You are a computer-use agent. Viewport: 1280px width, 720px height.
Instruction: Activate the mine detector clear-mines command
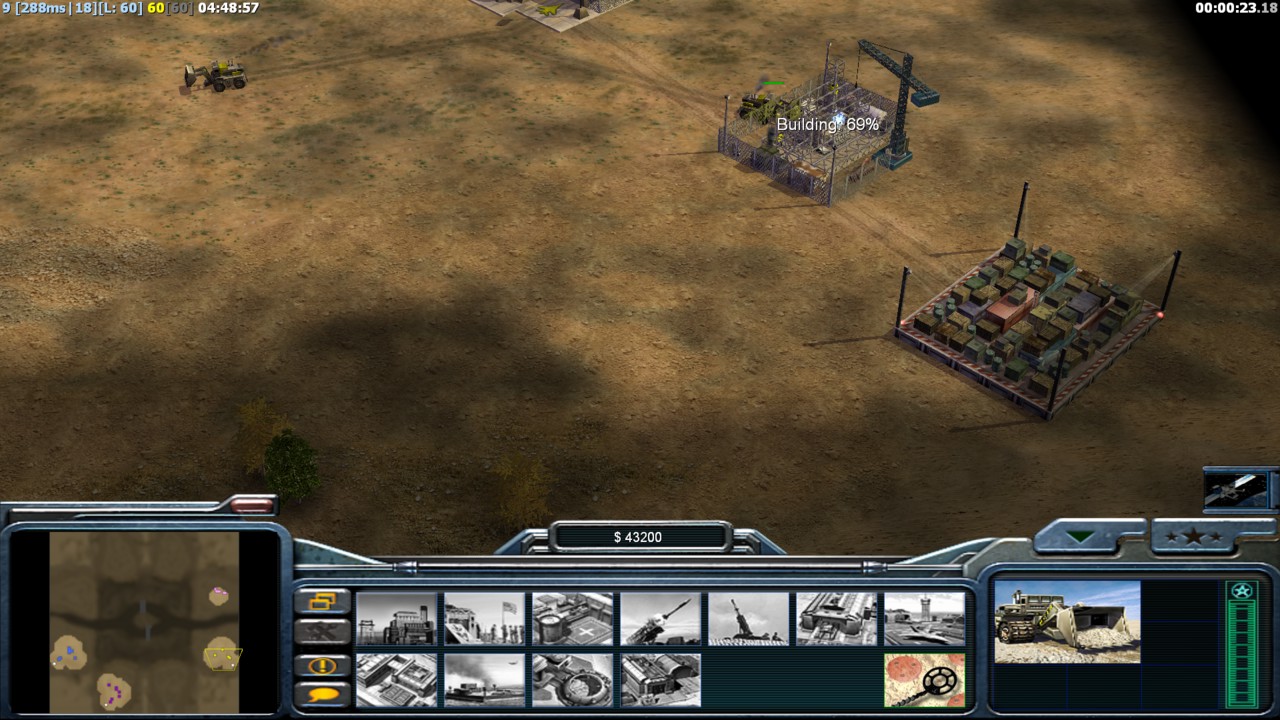point(924,680)
